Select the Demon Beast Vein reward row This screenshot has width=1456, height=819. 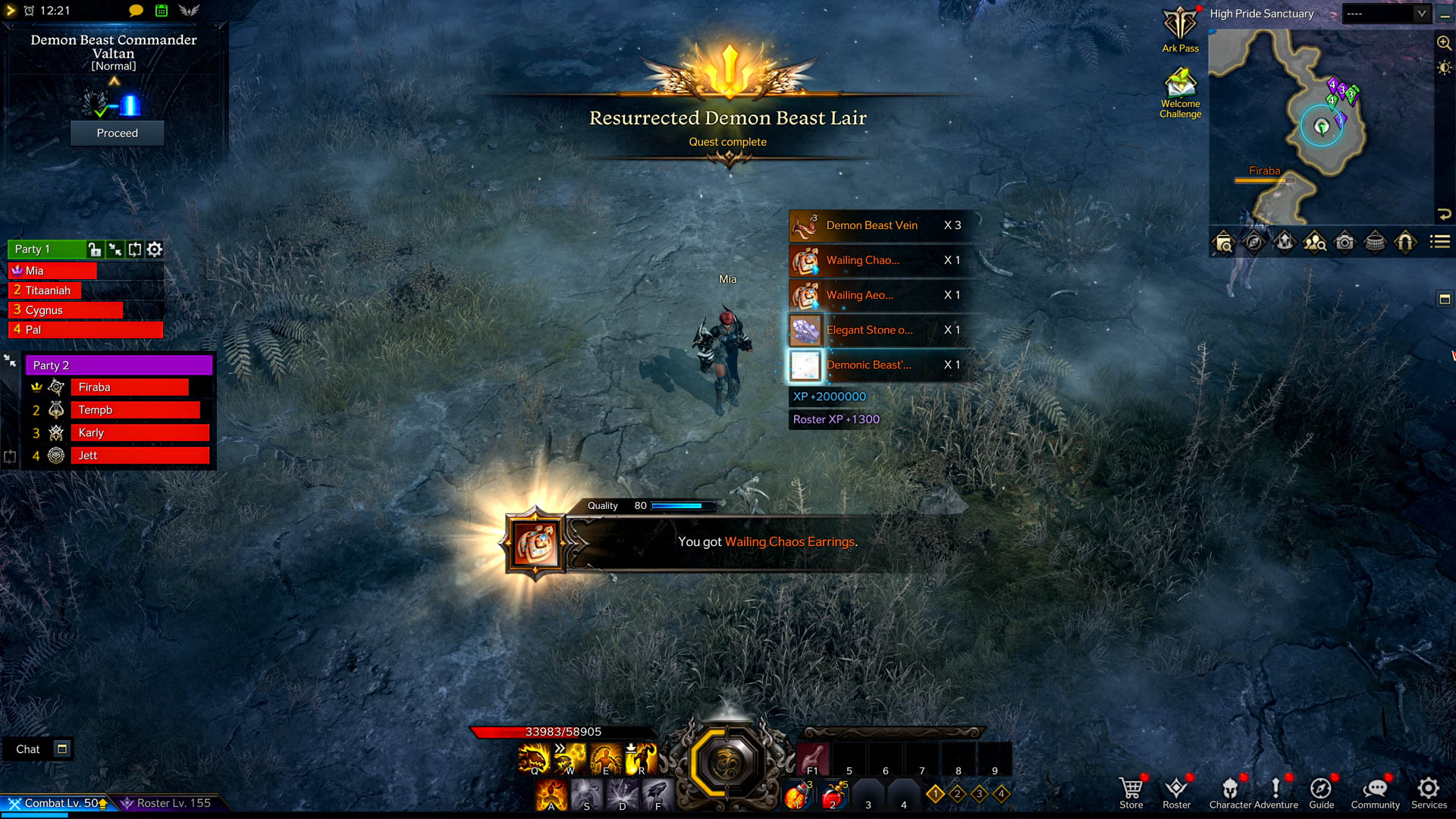(x=880, y=225)
